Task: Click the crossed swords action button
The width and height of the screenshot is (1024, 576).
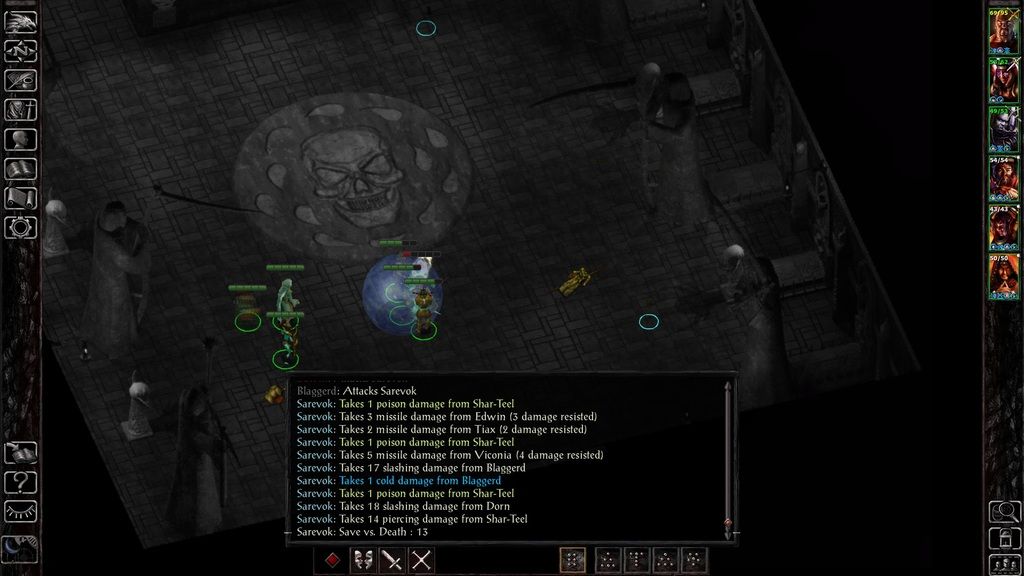Action: tap(422, 560)
